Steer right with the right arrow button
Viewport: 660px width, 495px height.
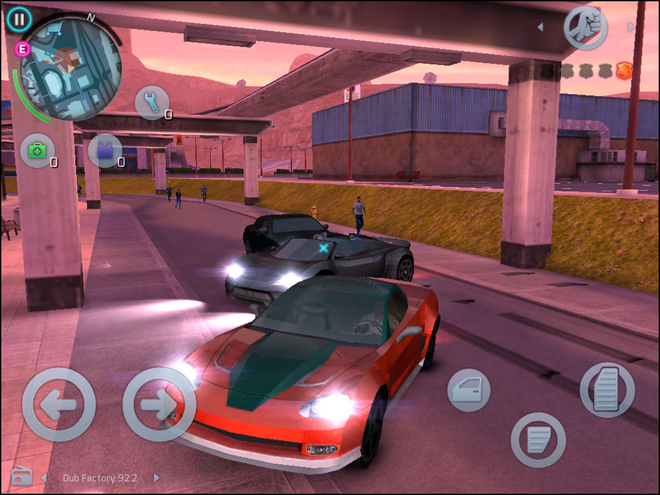[x=158, y=404]
